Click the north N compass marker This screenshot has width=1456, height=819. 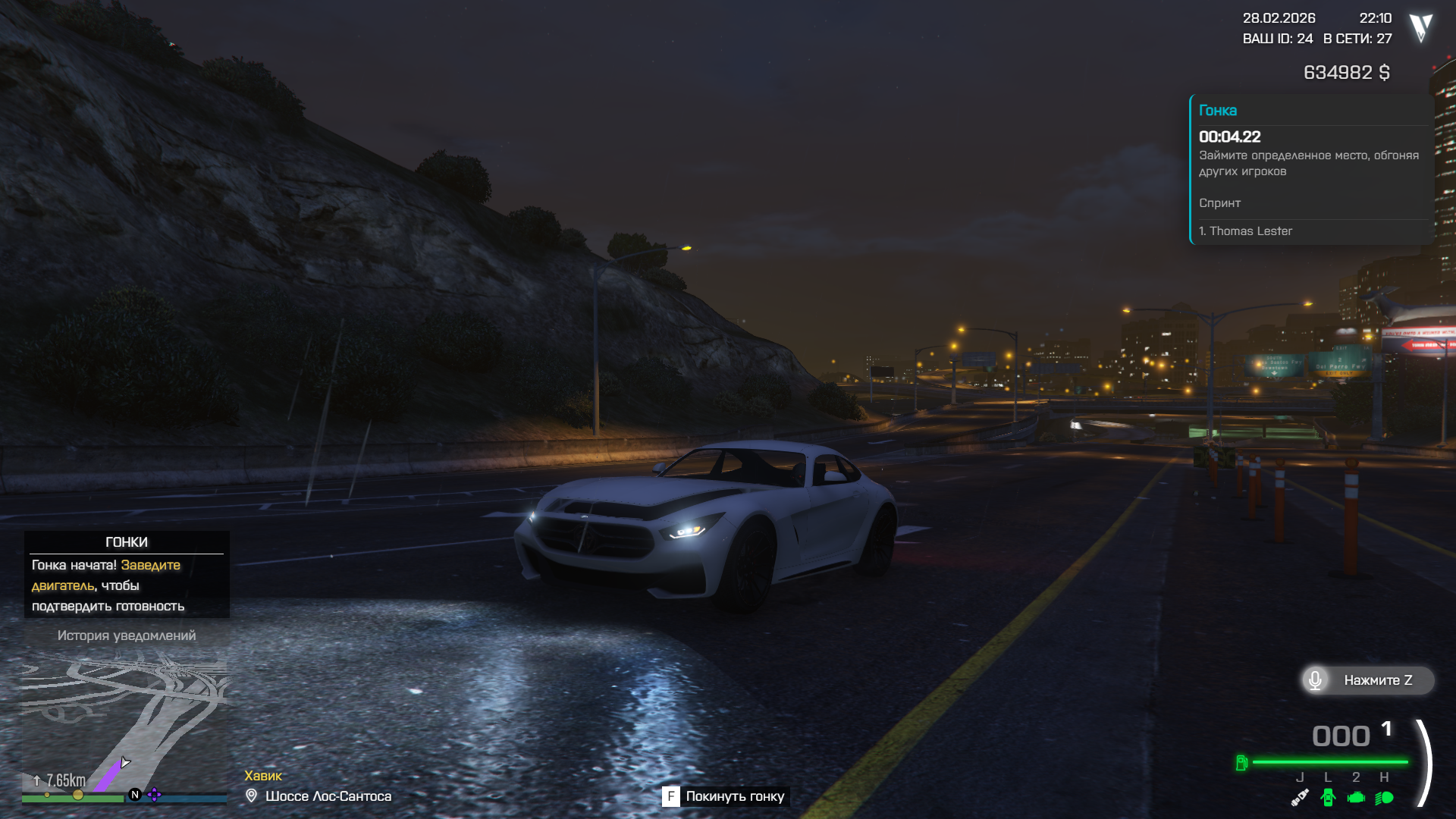[x=135, y=795]
